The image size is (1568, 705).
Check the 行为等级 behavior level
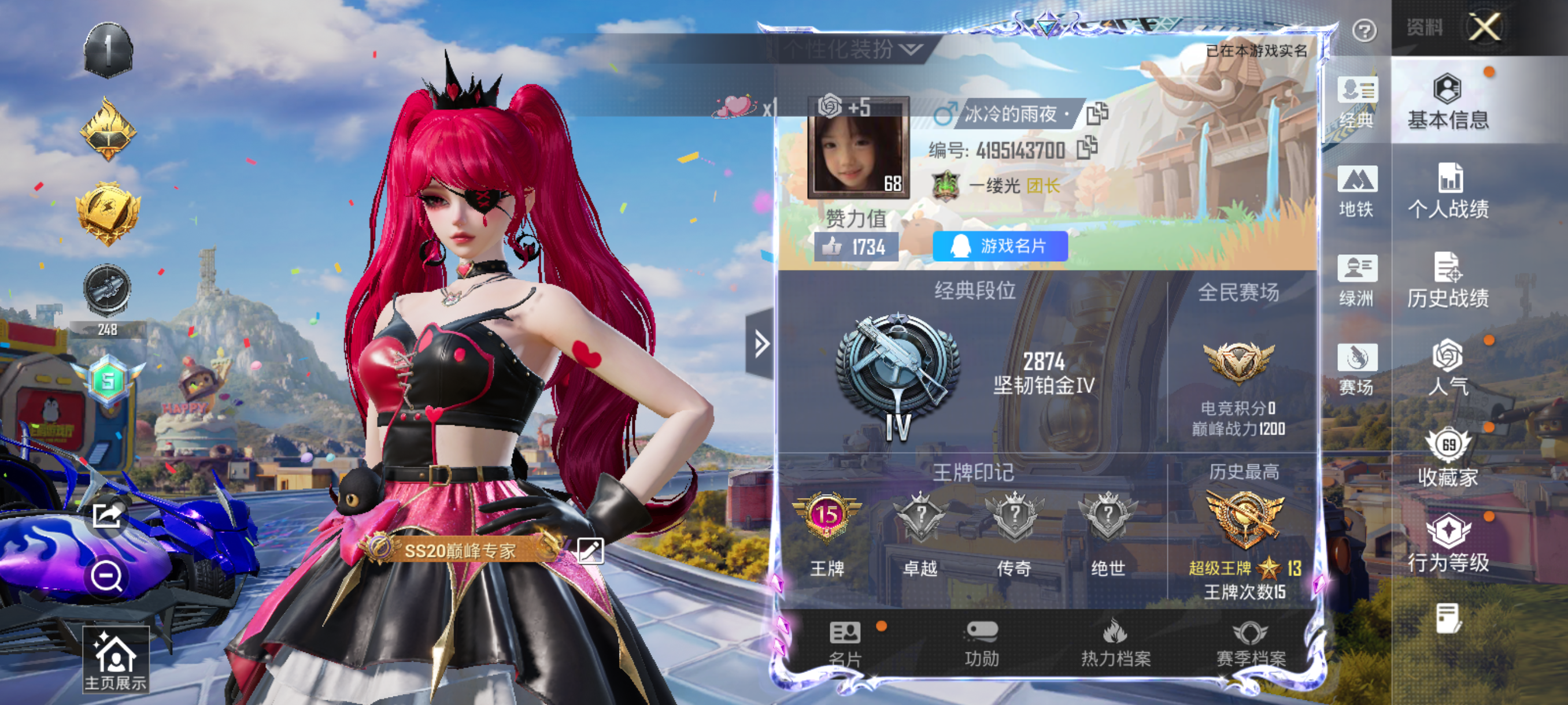[1448, 544]
